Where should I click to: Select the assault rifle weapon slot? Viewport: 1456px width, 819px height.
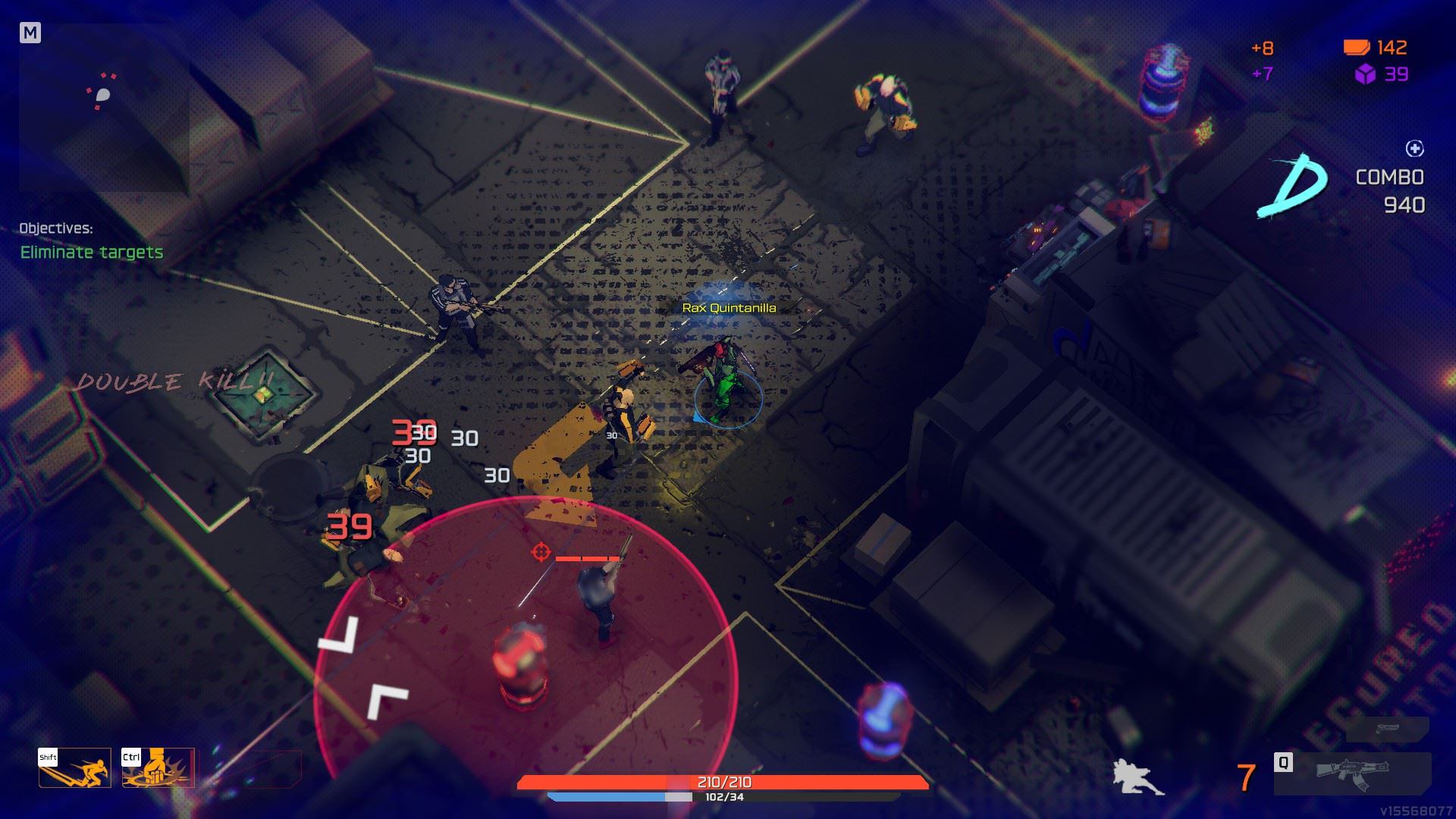(x=1353, y=774)
